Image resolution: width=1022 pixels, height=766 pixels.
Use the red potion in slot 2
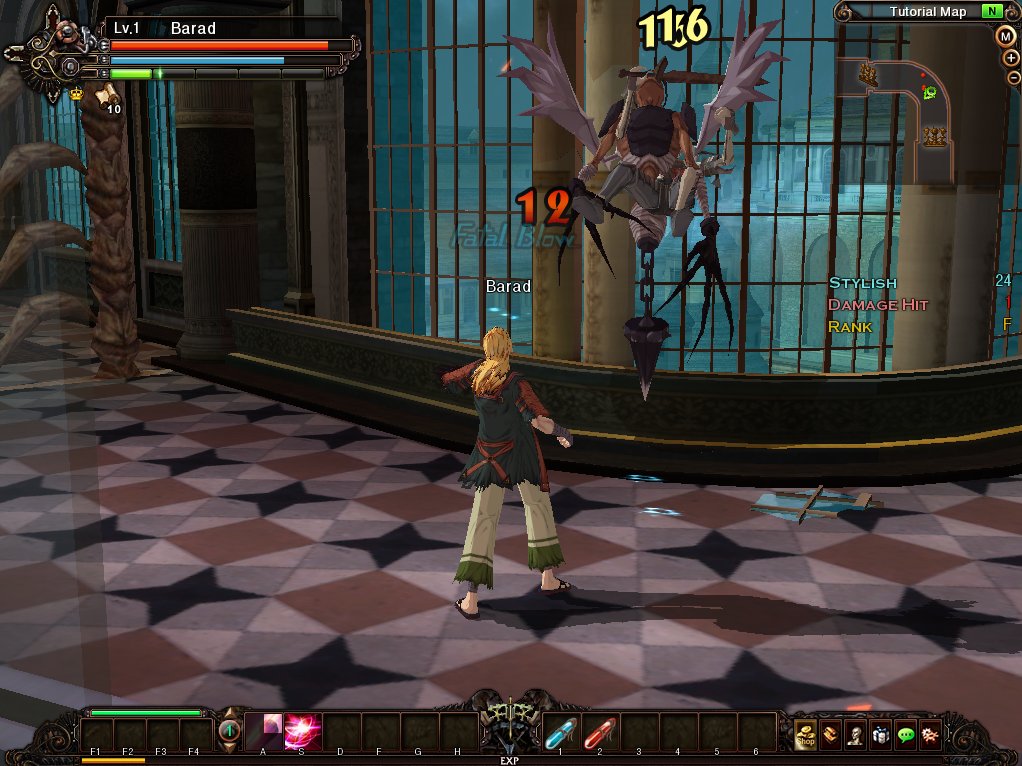pos(599,735)
